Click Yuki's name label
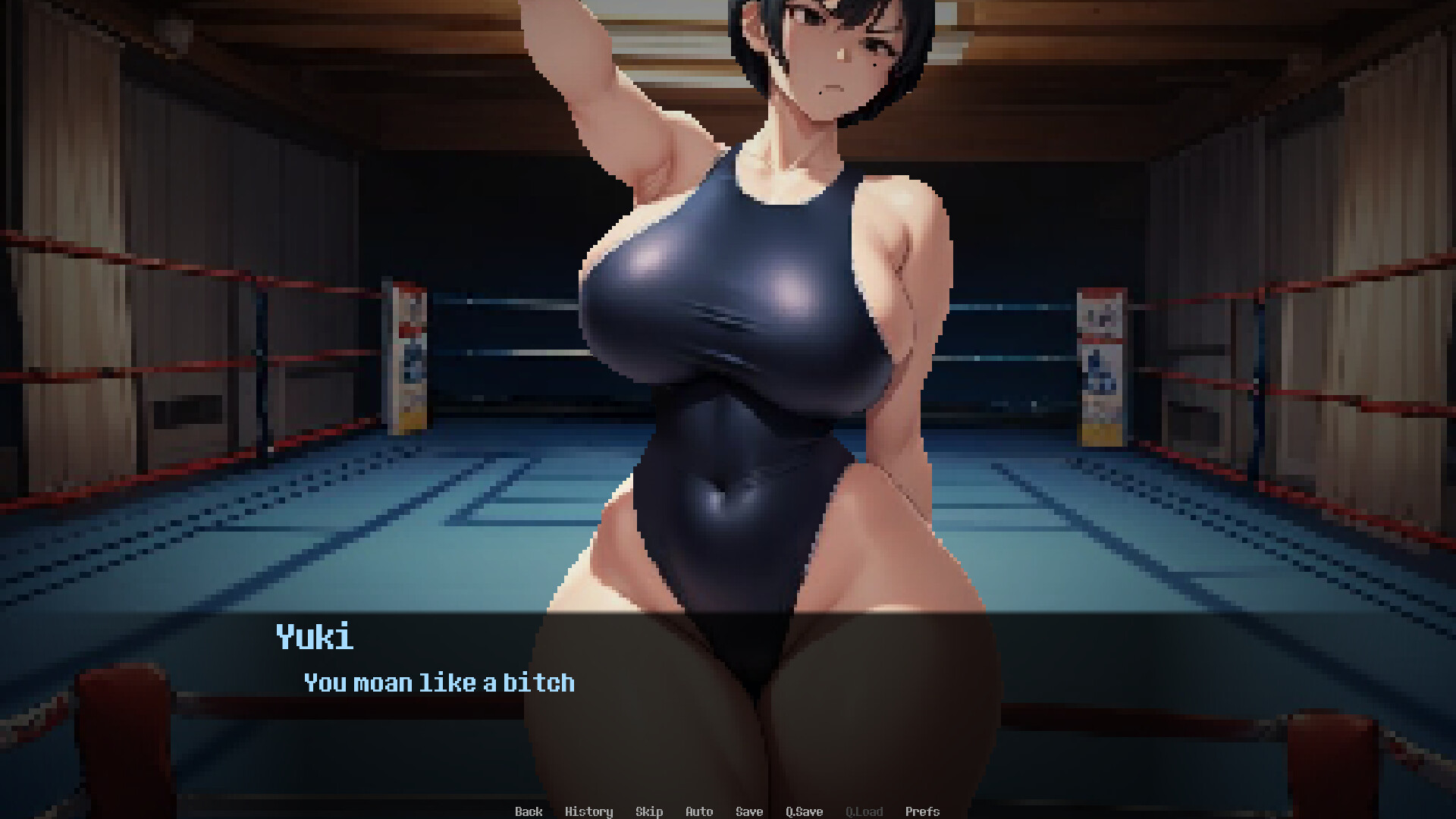This screenshot has height=819, width=1456. coord(312,639)
